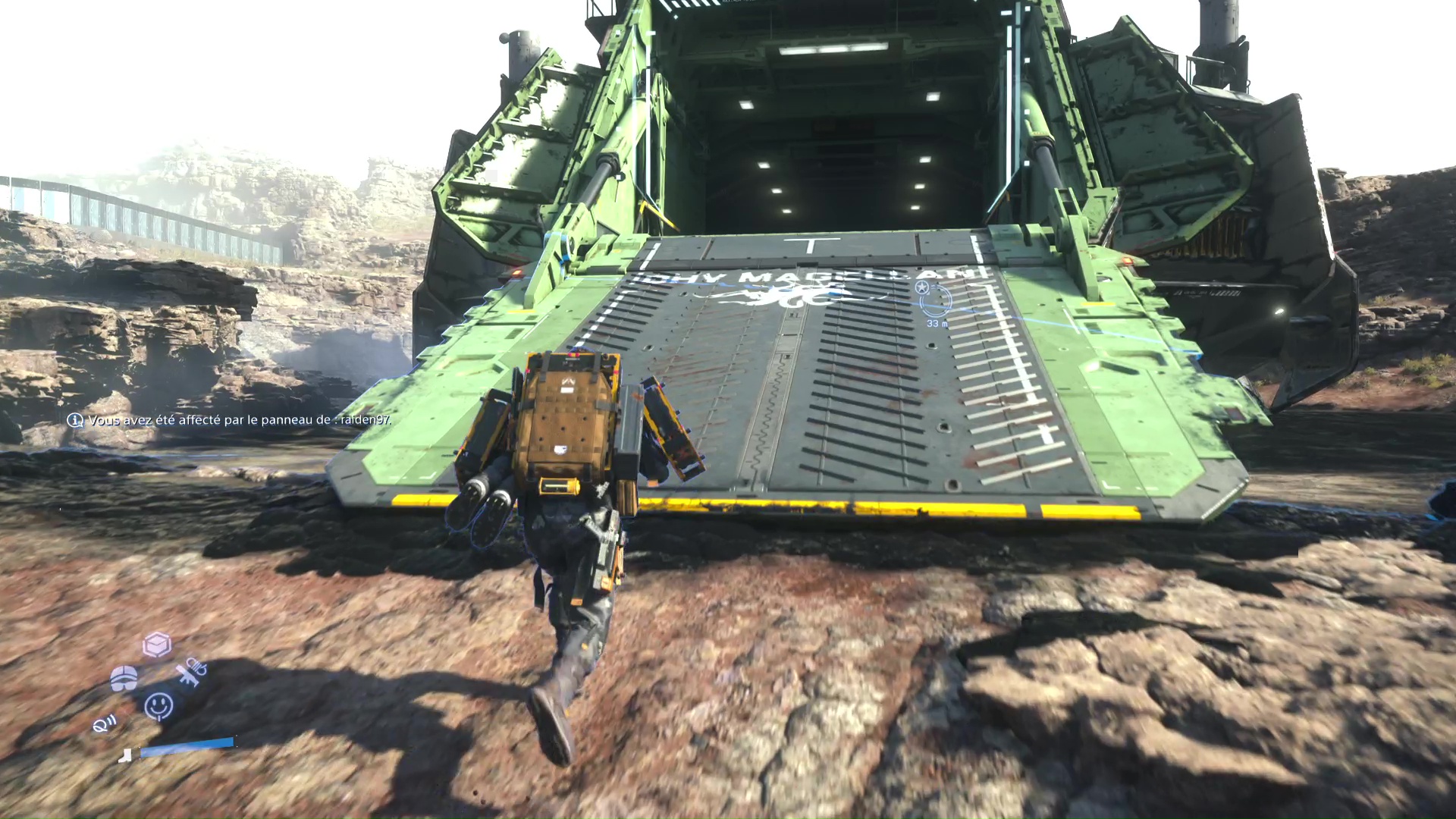This screenshot has width=1456, height=819.
Task: Click the 33 m distance readout
Action: pyautogui.click(x=937, y=323)
